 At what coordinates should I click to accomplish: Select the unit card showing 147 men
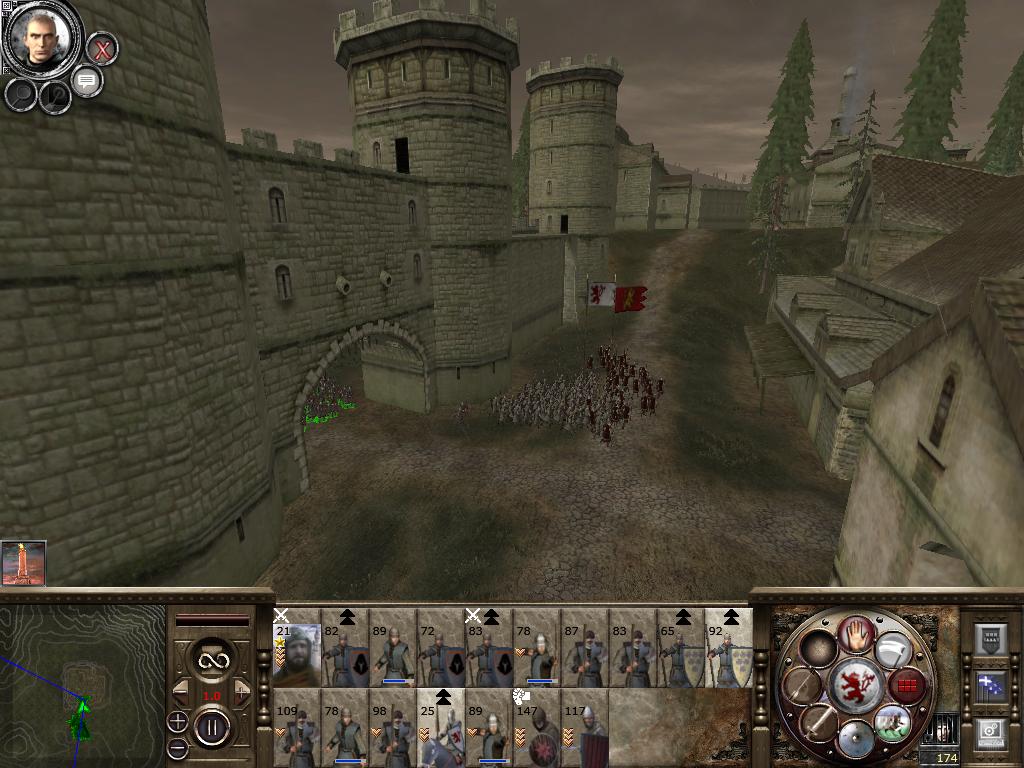click(537, 727)
